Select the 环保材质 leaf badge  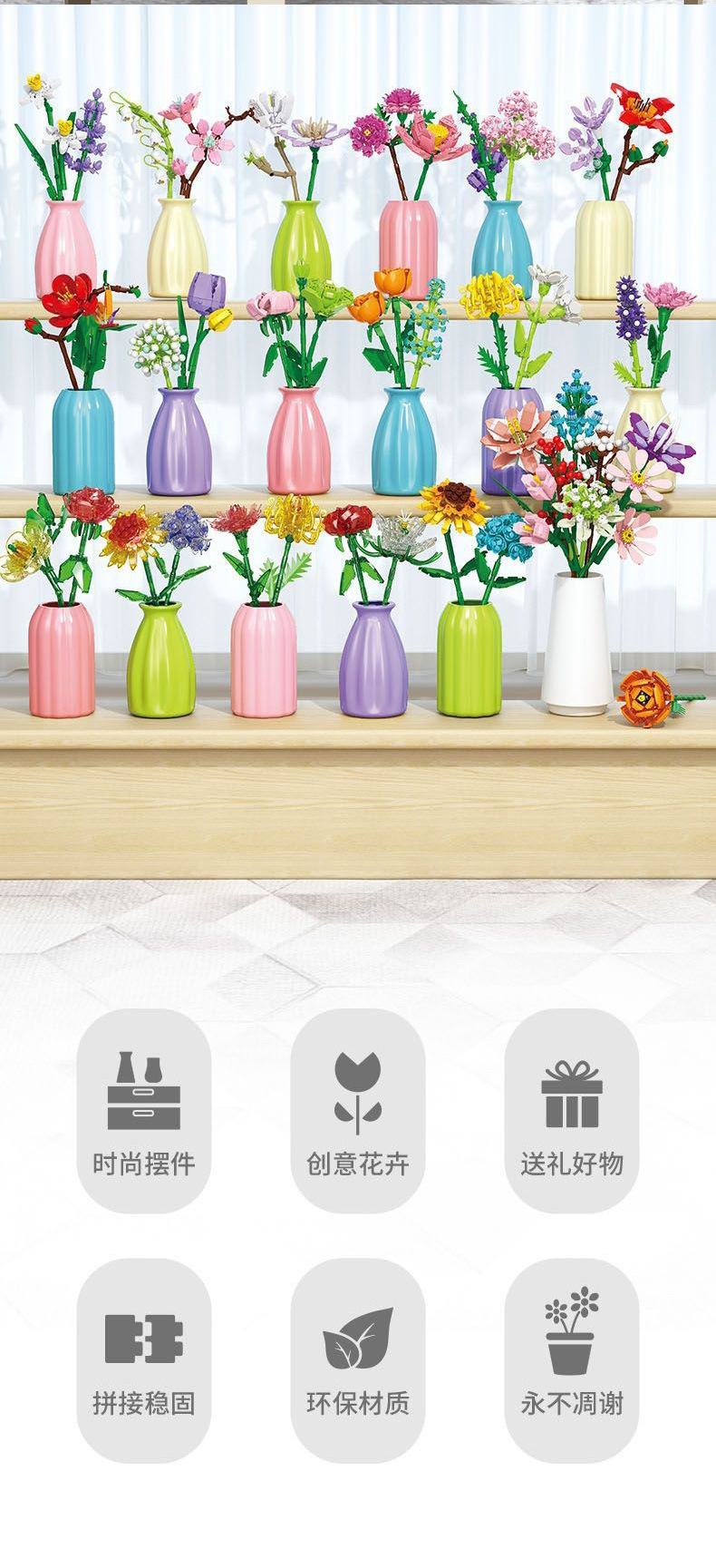click(x=358, y=1359)
